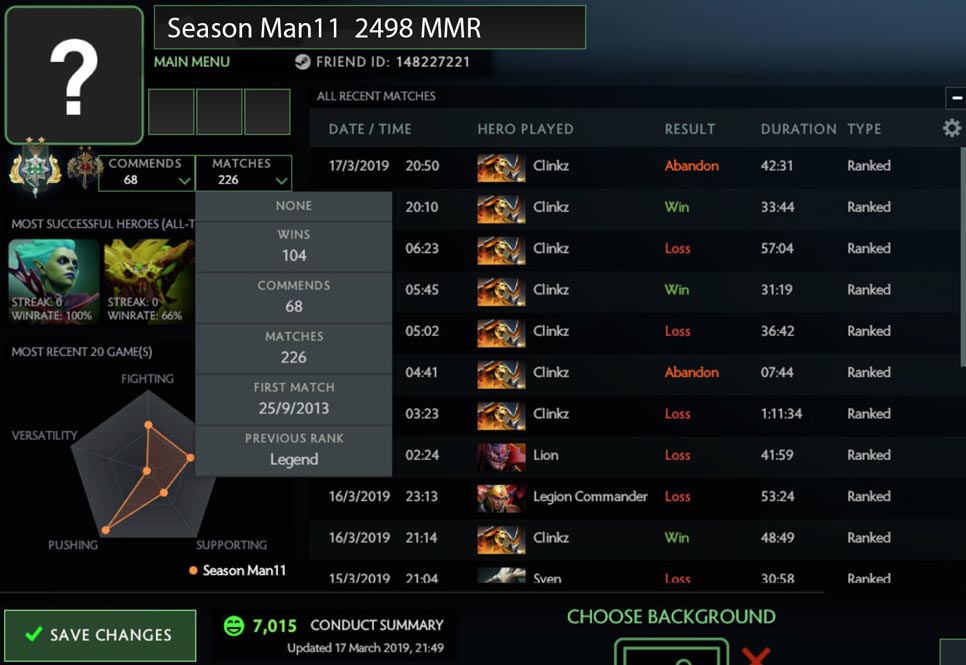Select Wins in the stat list
The height and width of the screenshot is (665, 966).
pos(294,245)
